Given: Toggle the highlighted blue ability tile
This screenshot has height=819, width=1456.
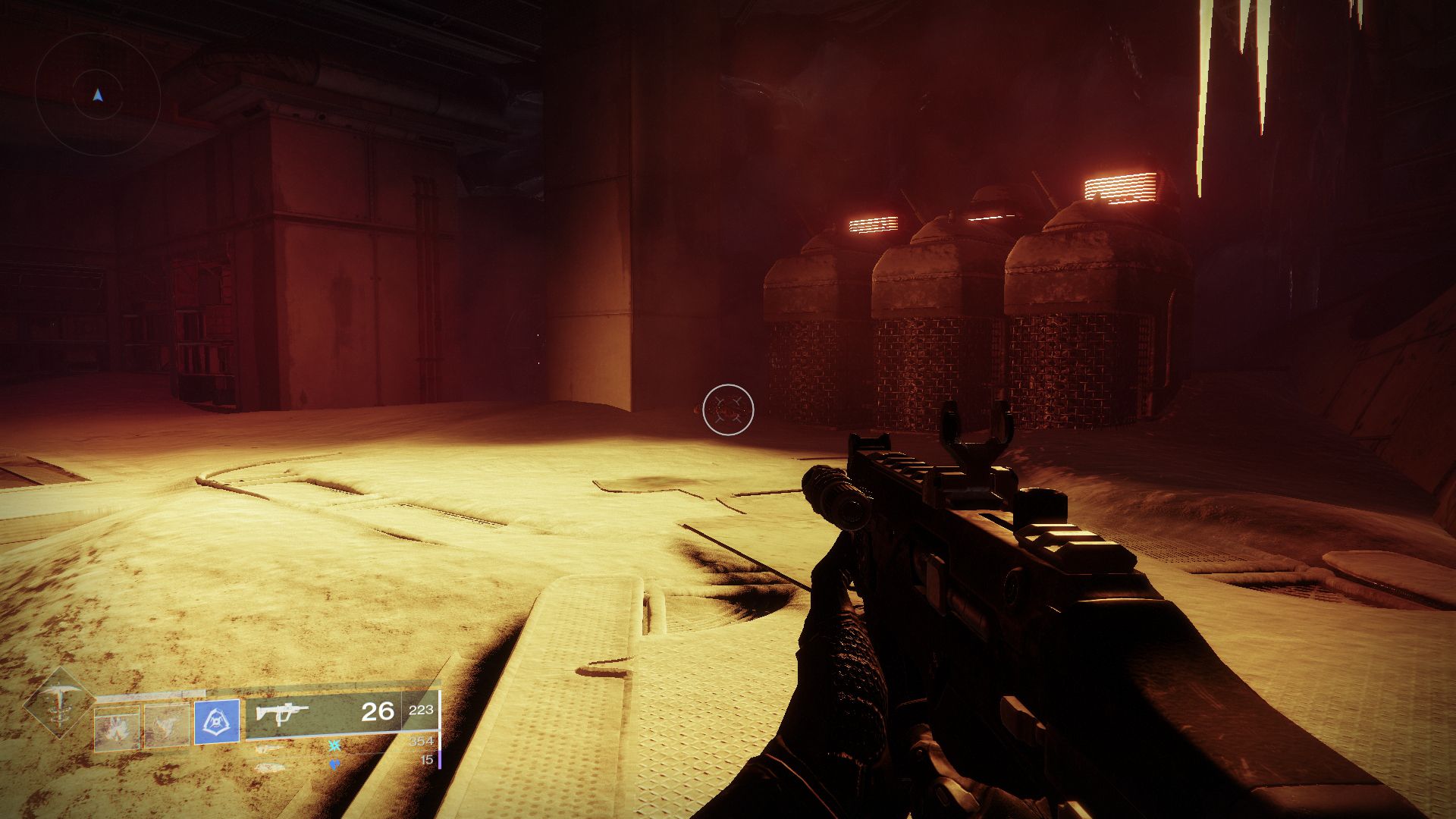Looking at the screenshot, I should [218, 722].
